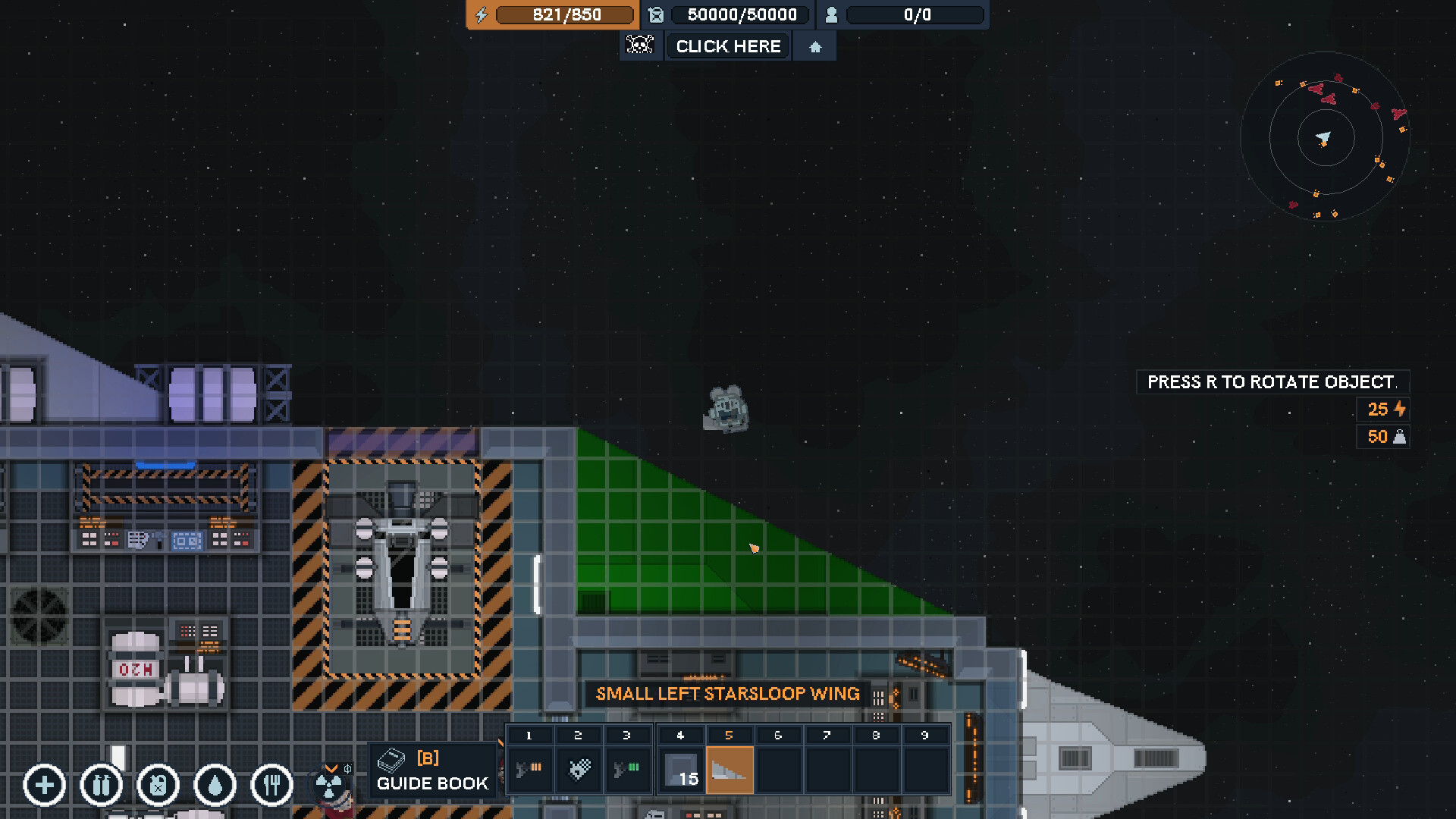Select the green blaster in hotbar slot 3
This screenshot has width=1456, height=819.
click(x=628, y=768)
